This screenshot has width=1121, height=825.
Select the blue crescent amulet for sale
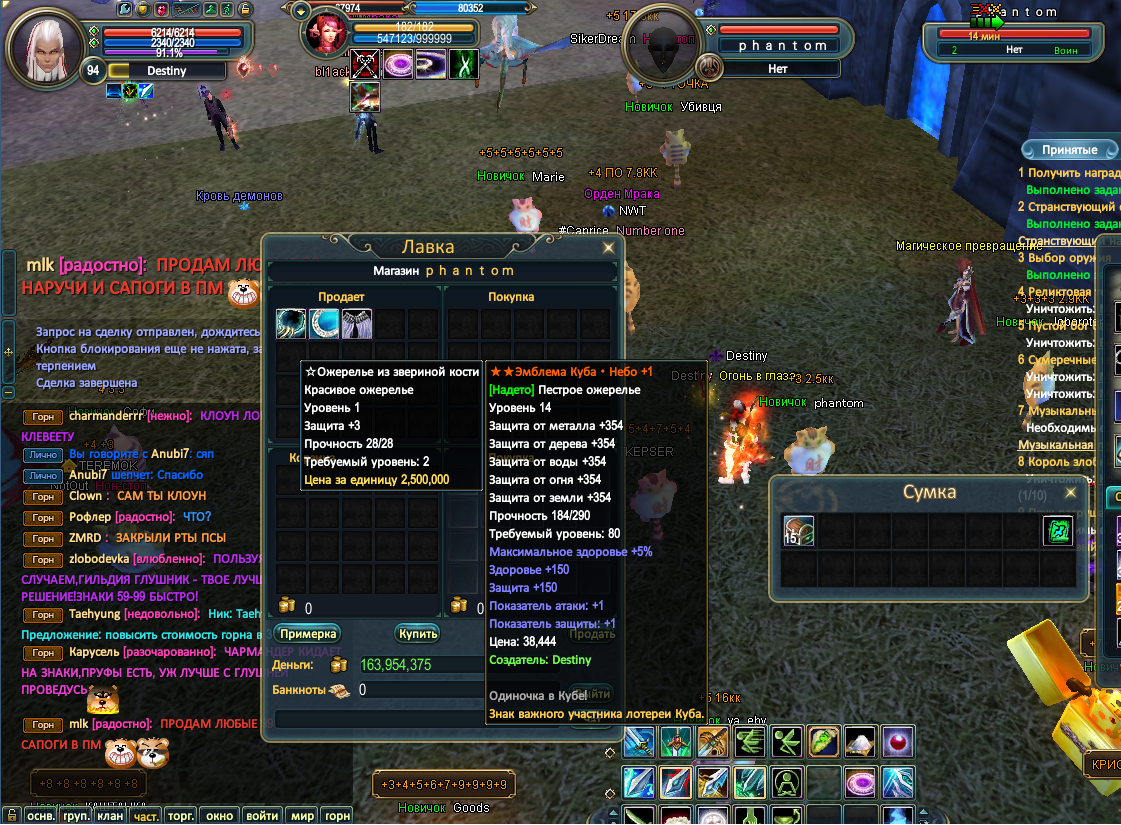pyautogui.click(x=324, y=324)
